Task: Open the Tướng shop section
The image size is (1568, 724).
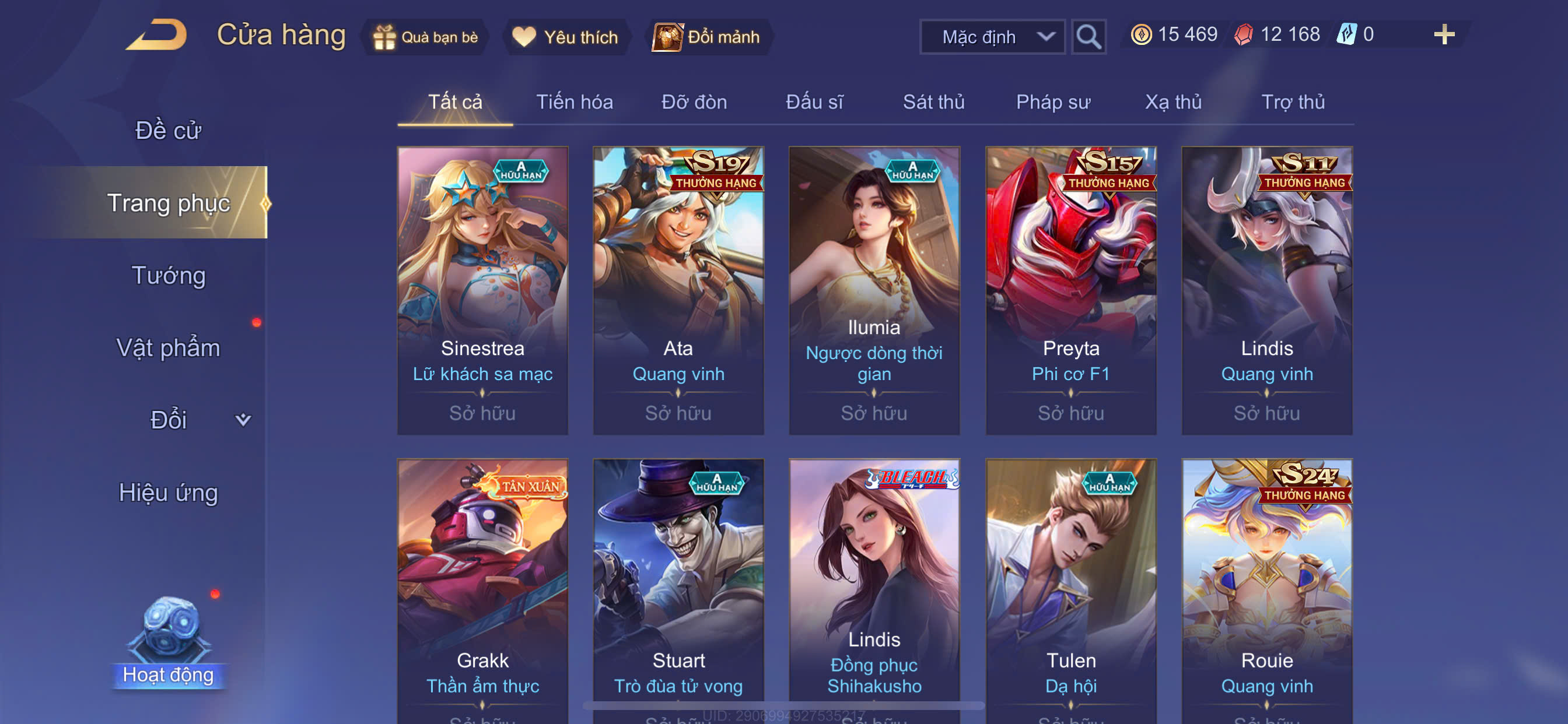Action: (168, 275)
